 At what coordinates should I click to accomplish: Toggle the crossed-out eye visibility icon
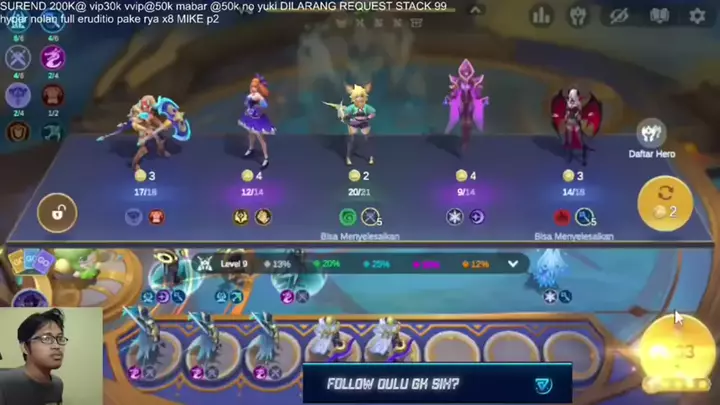[x=618, y=16]
